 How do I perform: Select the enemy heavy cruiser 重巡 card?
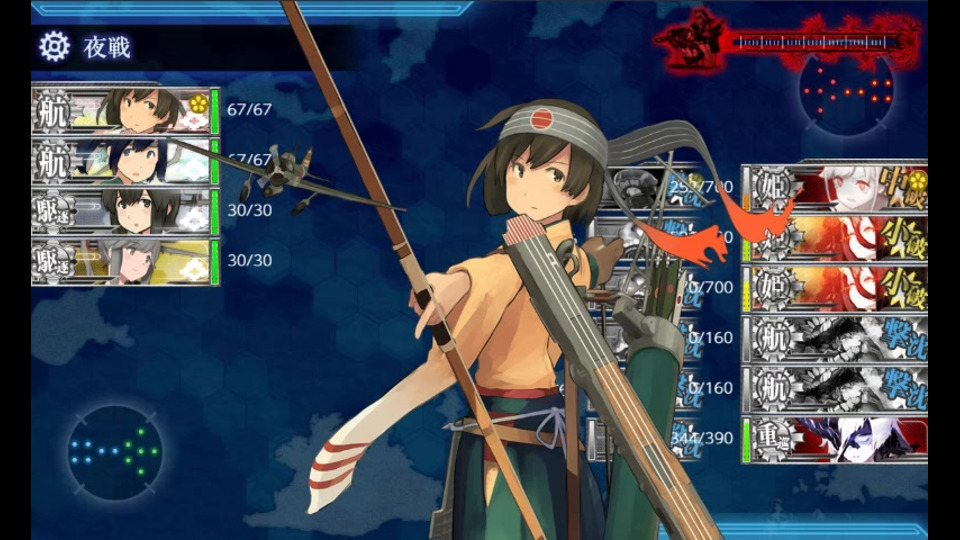(835, 439)
